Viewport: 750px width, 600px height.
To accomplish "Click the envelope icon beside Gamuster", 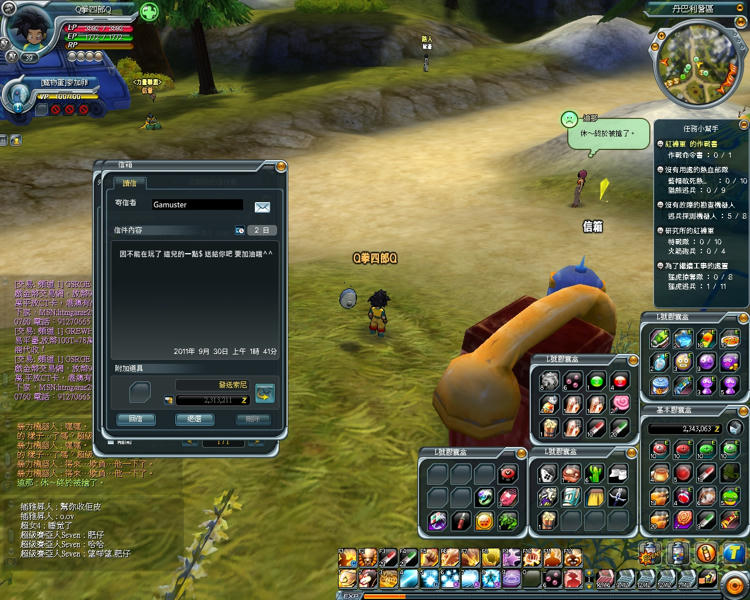I will pyautogui.click(x=262, y=206).
